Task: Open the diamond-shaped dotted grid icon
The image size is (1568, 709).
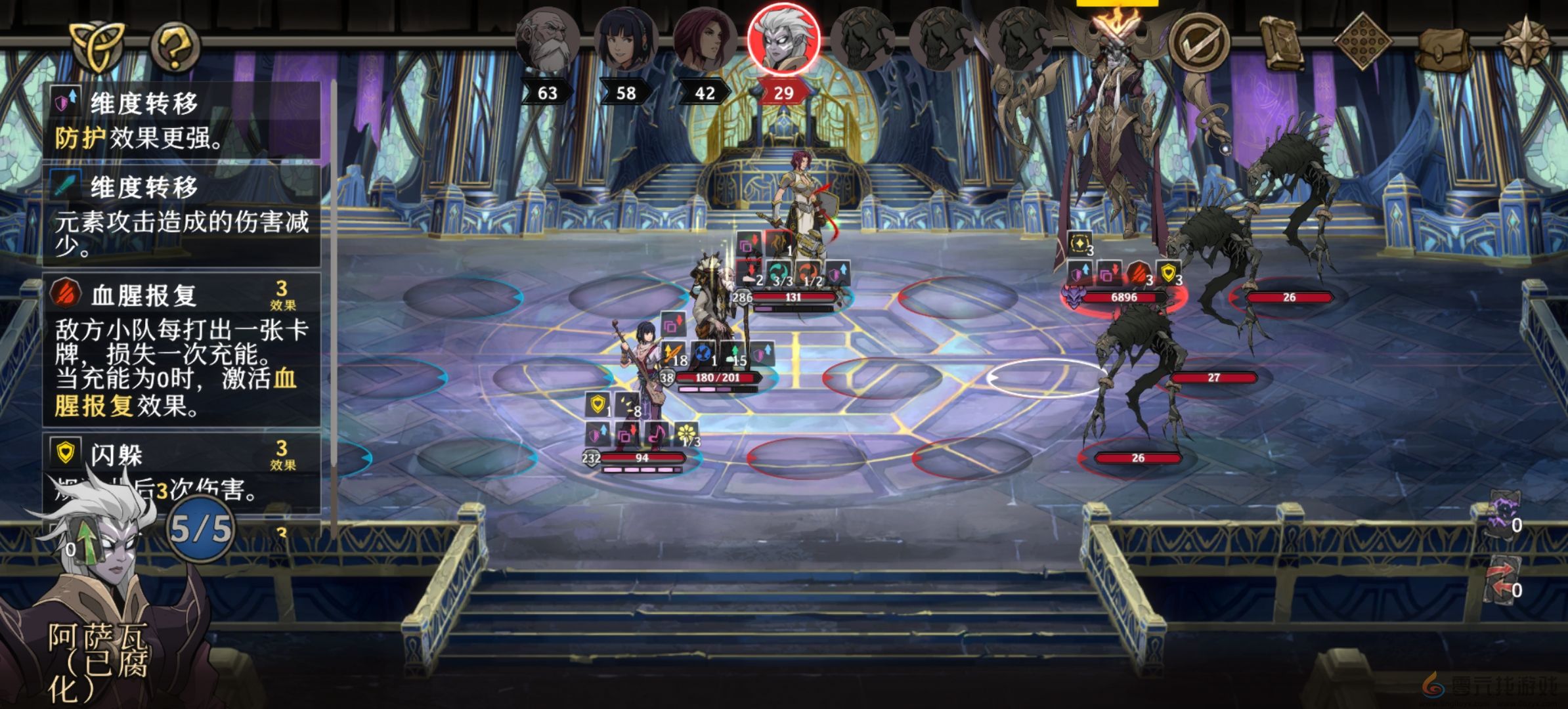Action: (1362, 41)
